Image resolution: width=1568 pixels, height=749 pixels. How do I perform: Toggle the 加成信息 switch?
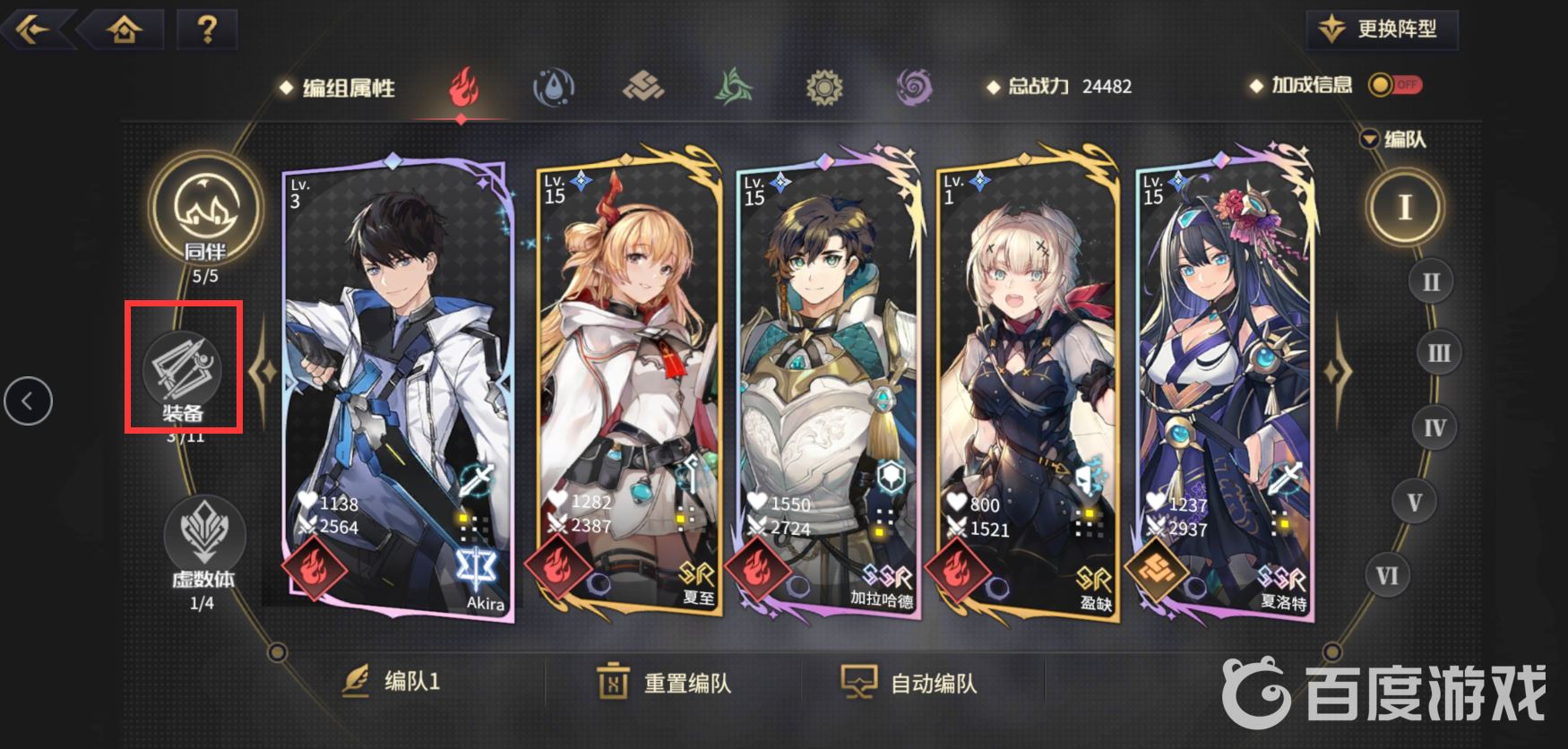[1395, 85]
